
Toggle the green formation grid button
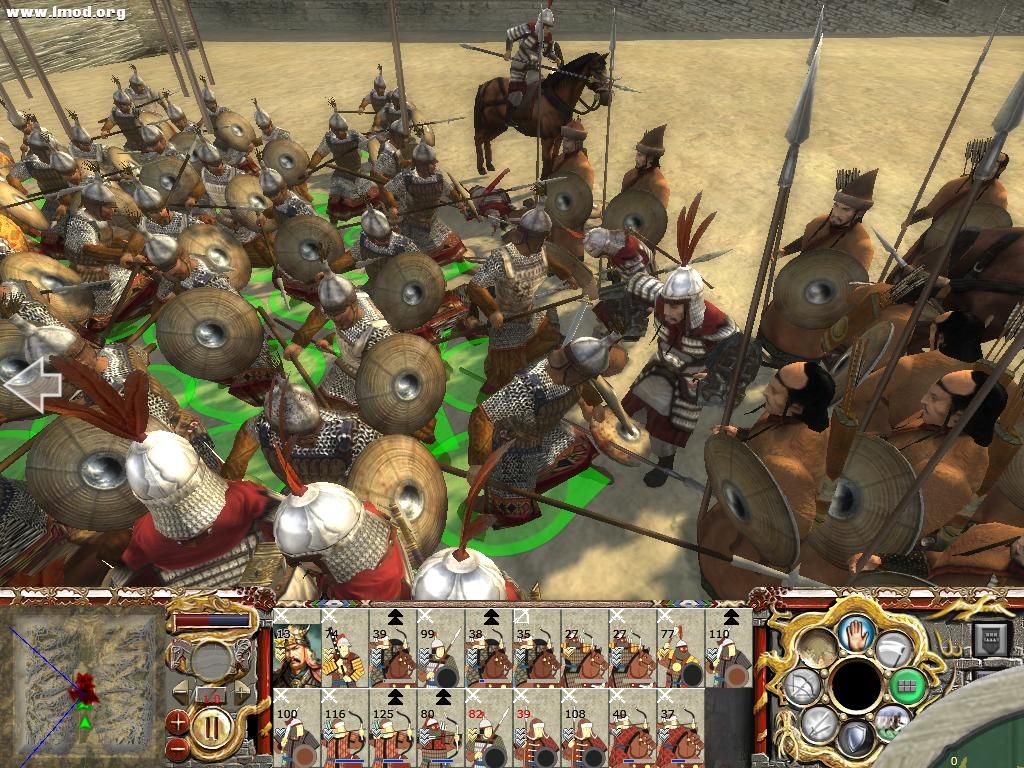coord(907,686)
